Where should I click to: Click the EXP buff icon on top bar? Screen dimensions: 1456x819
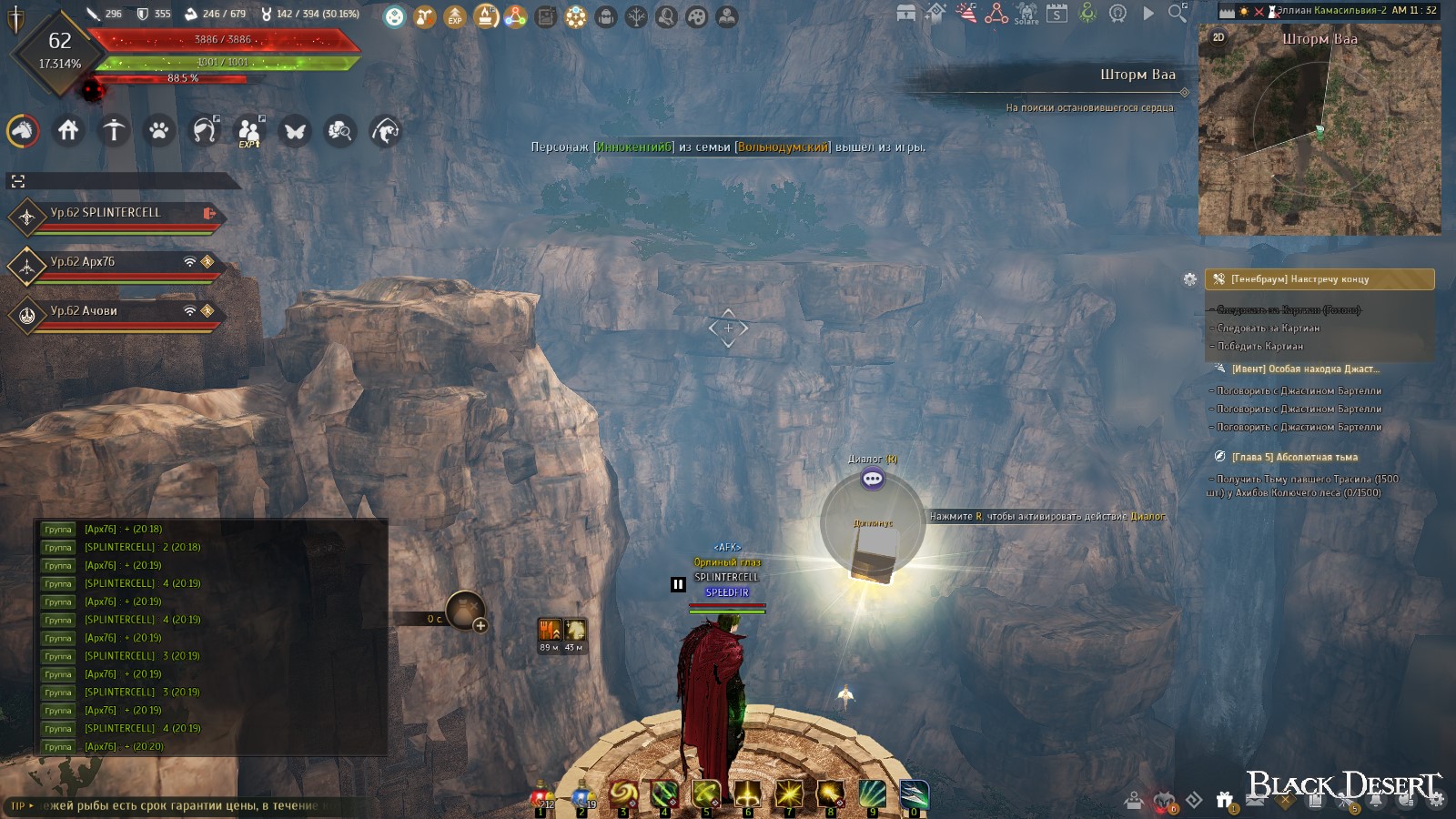455,16
